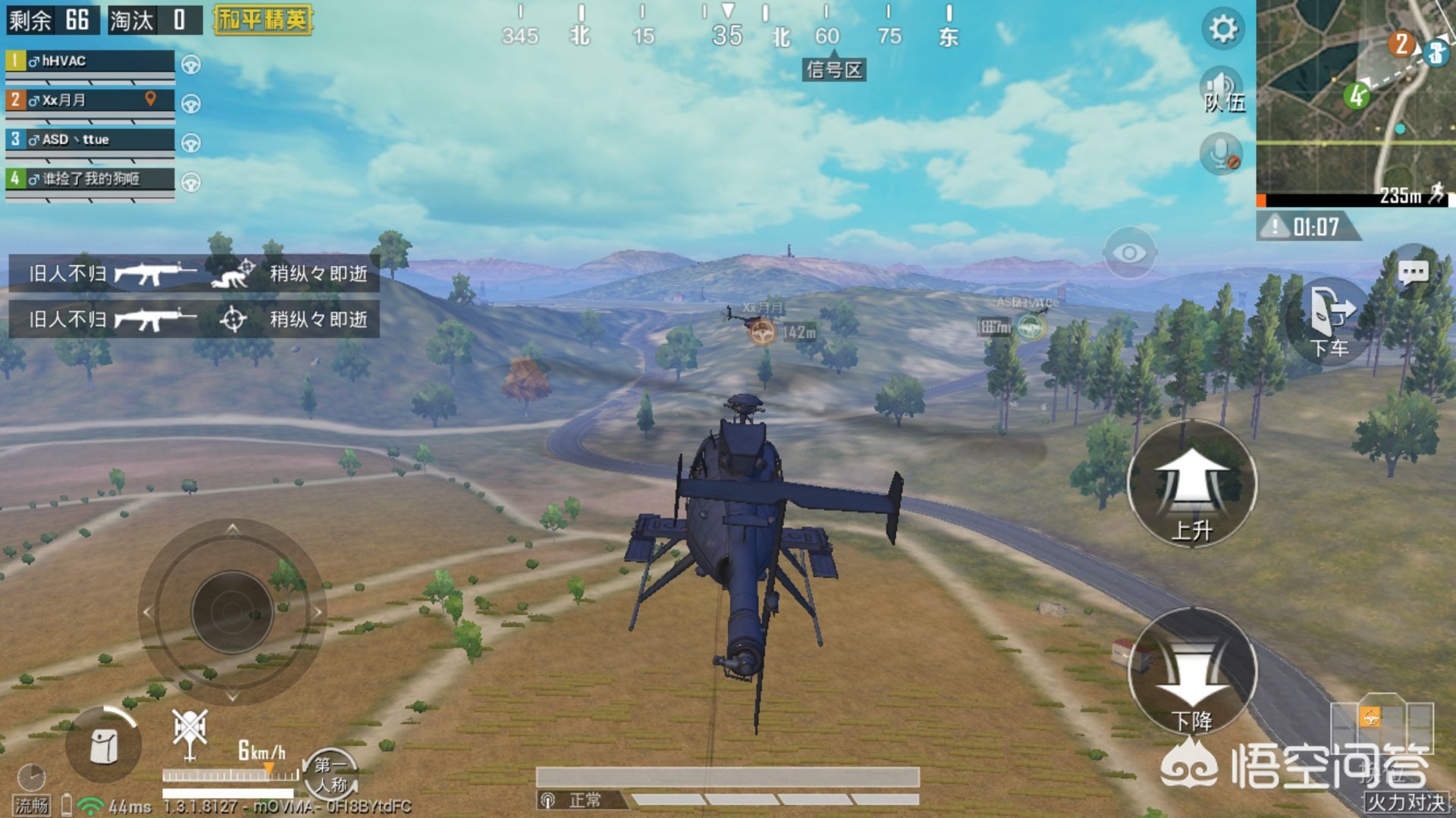Select teammate Xx月月 in squad list
Viewport: 1456px width, 818px height.
click(x=89, y=100)
